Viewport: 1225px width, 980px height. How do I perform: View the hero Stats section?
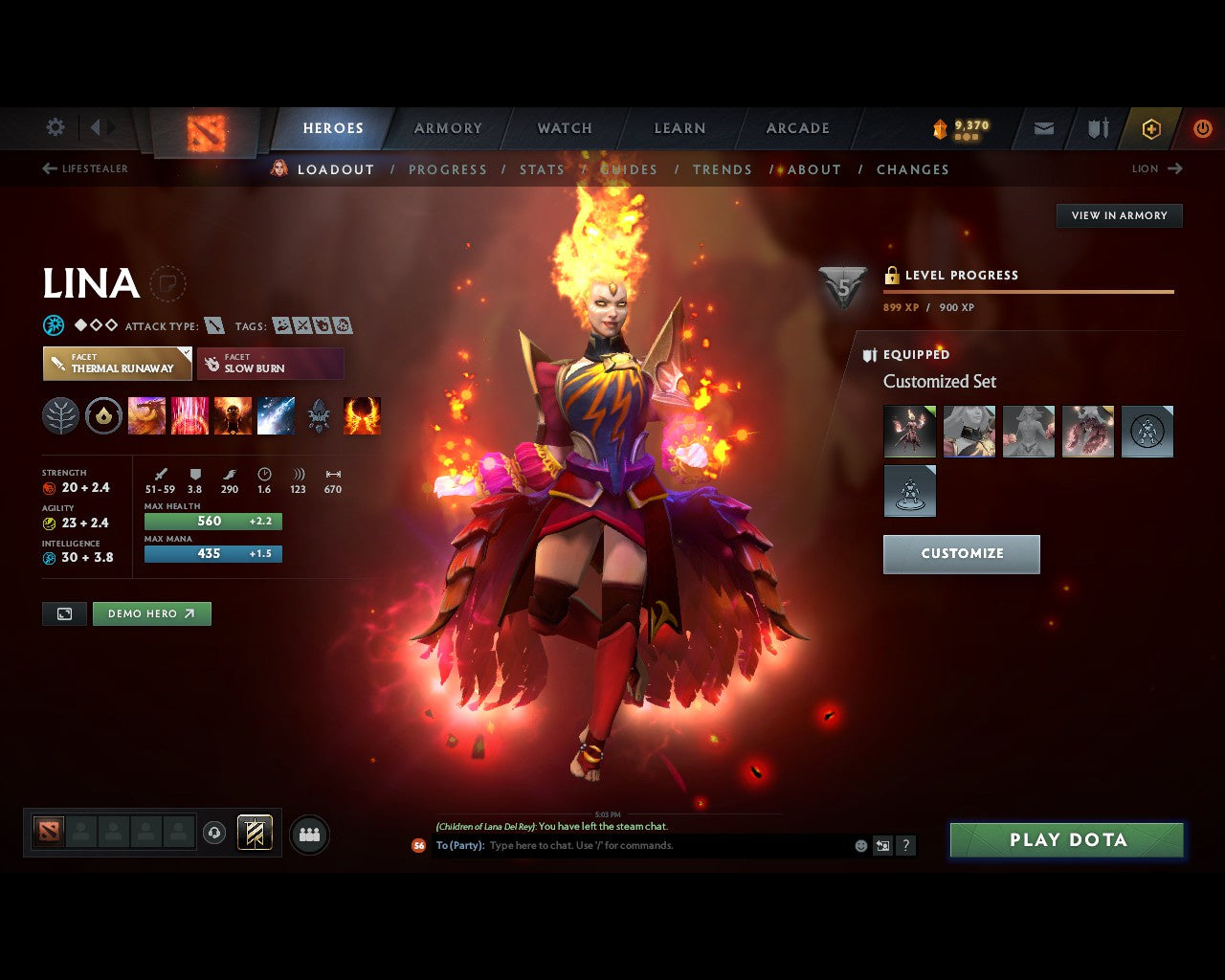(542, 169)
